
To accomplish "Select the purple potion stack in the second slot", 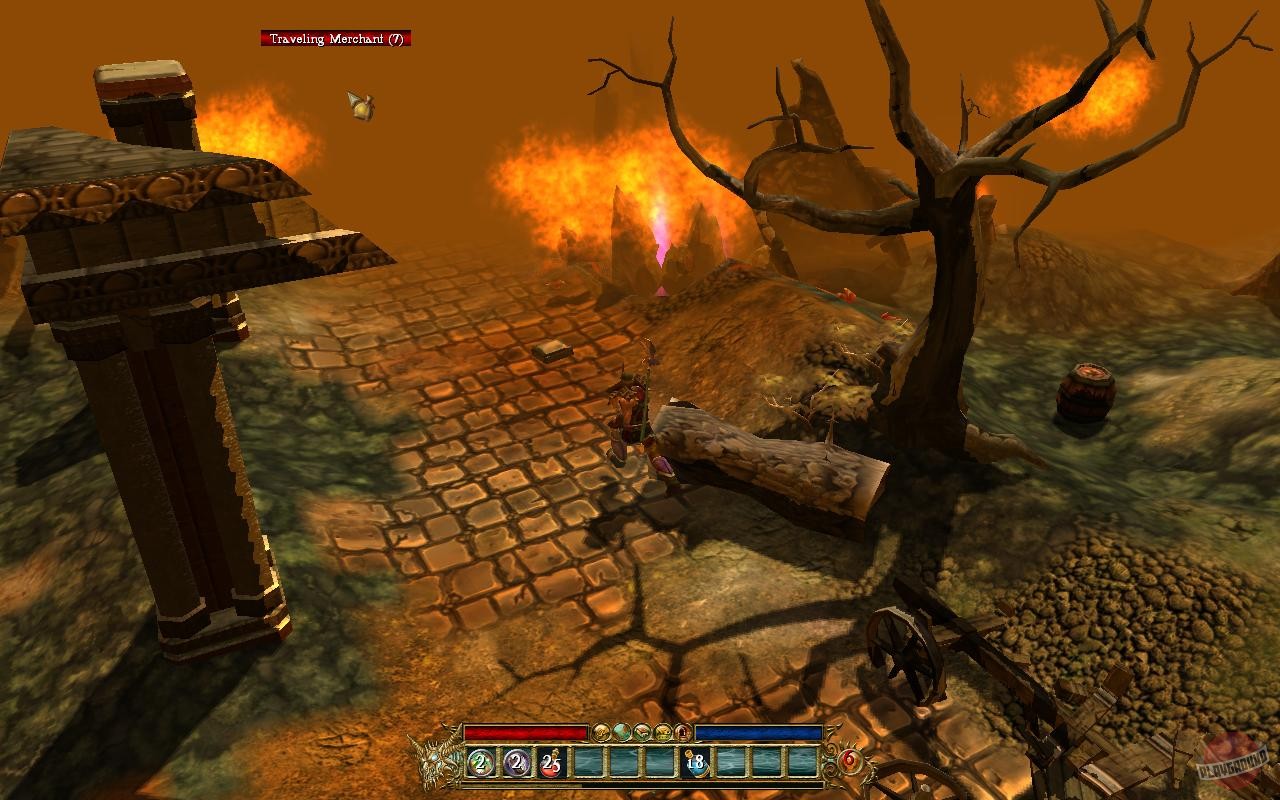I will tap(518, 763).
